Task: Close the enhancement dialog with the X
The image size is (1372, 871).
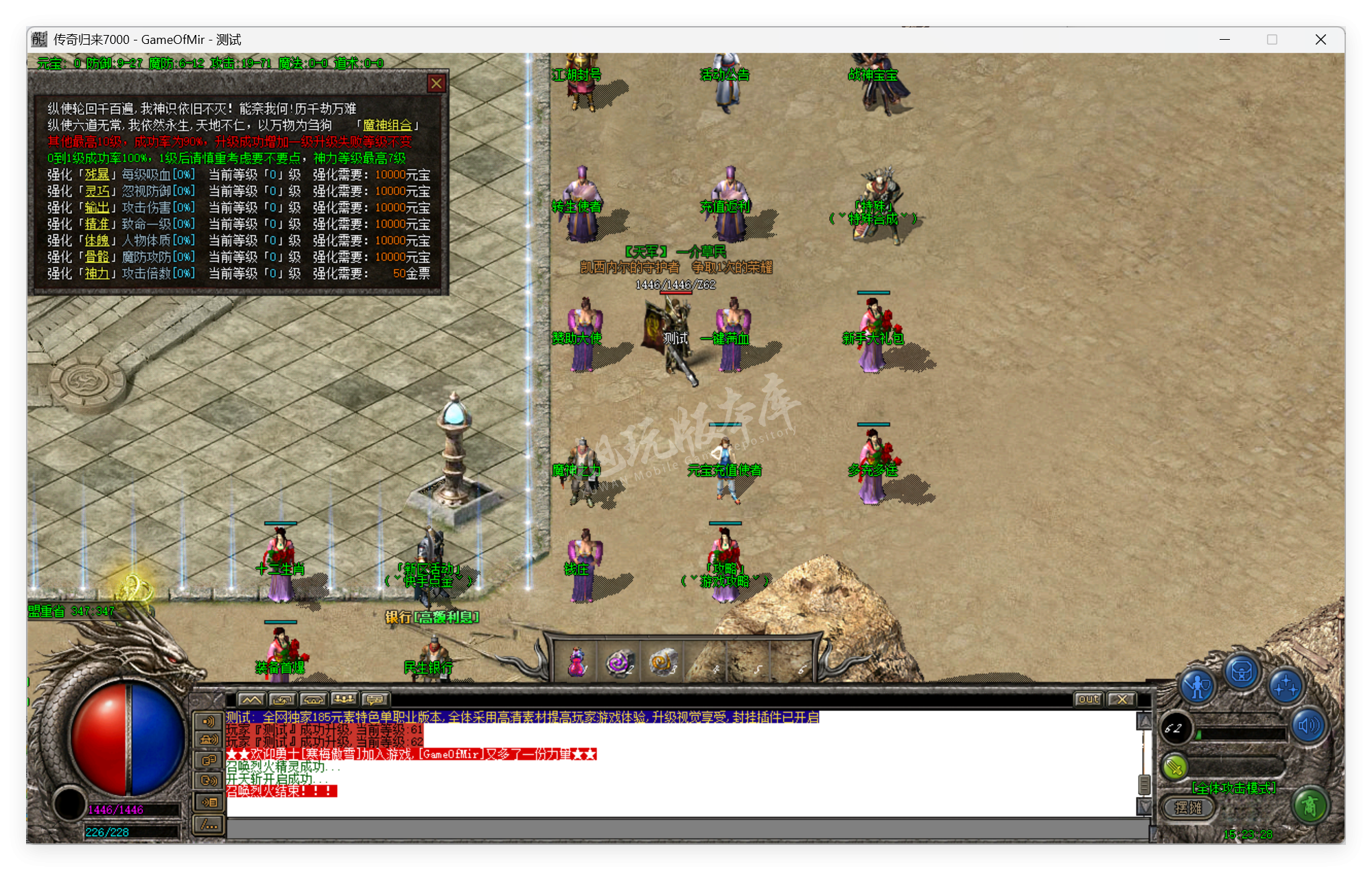Action: tap(437, 83)
